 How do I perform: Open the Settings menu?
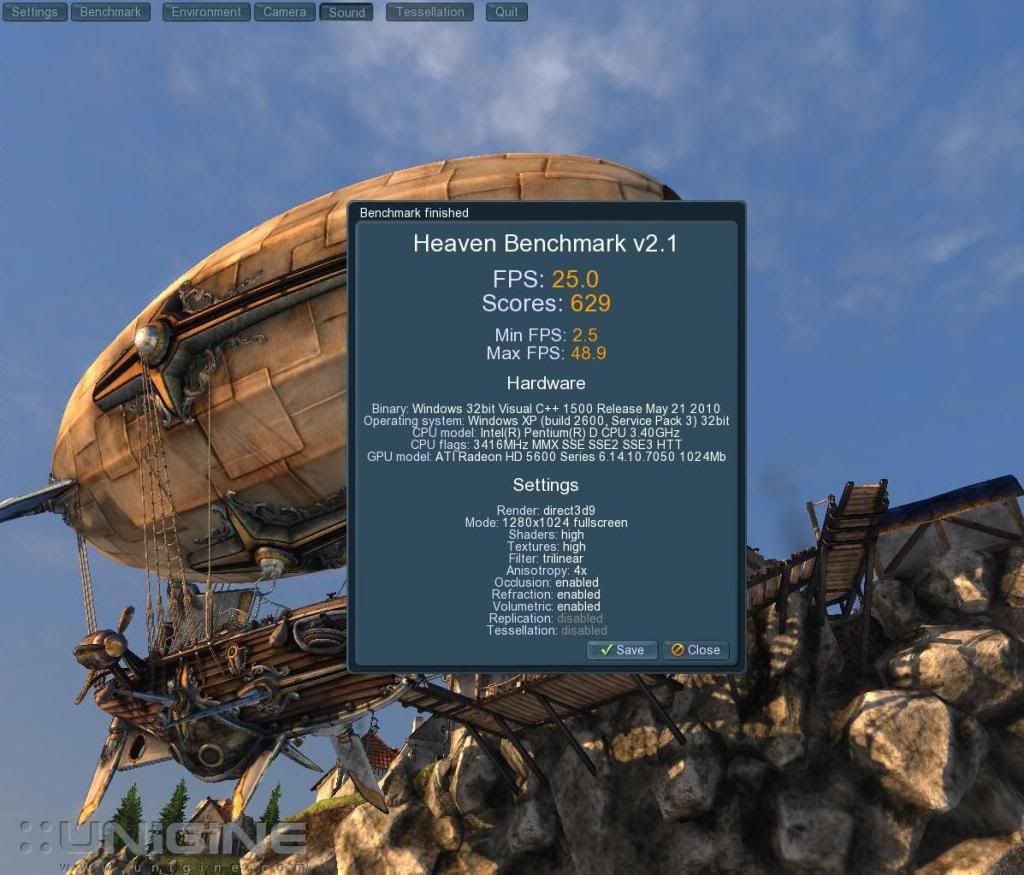(34, 12)
